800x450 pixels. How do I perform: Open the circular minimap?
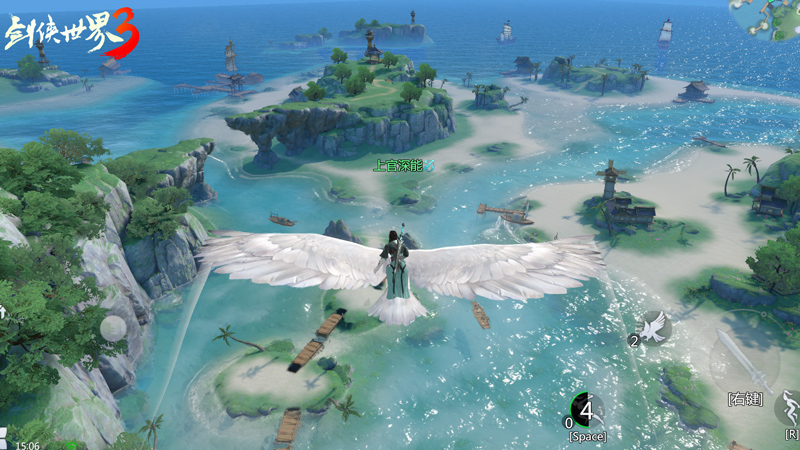coord(768,18)
